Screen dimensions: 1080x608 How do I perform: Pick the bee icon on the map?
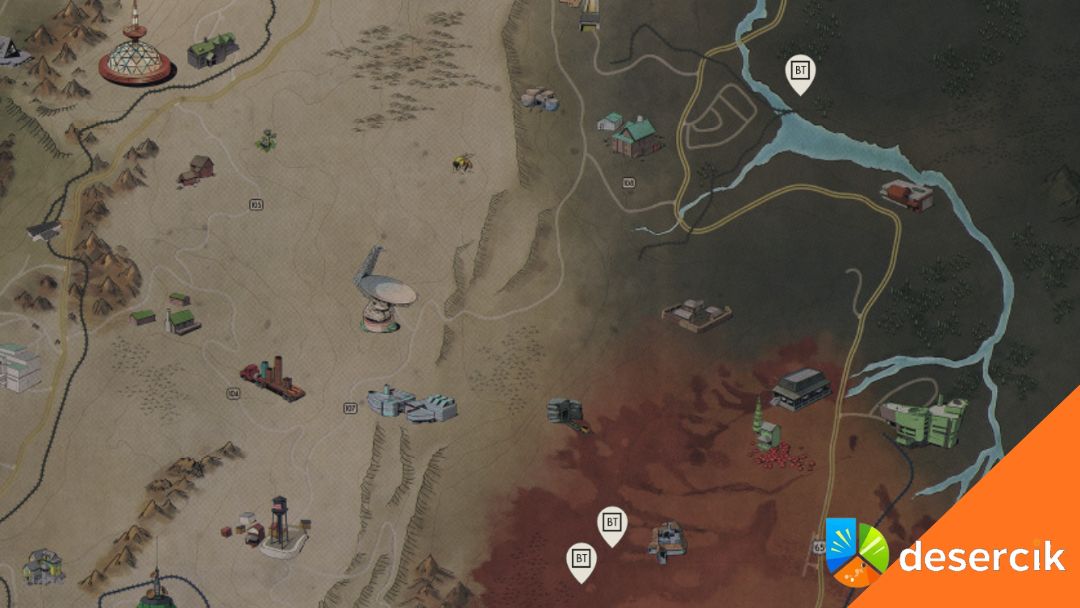click(x=463, y=162)
